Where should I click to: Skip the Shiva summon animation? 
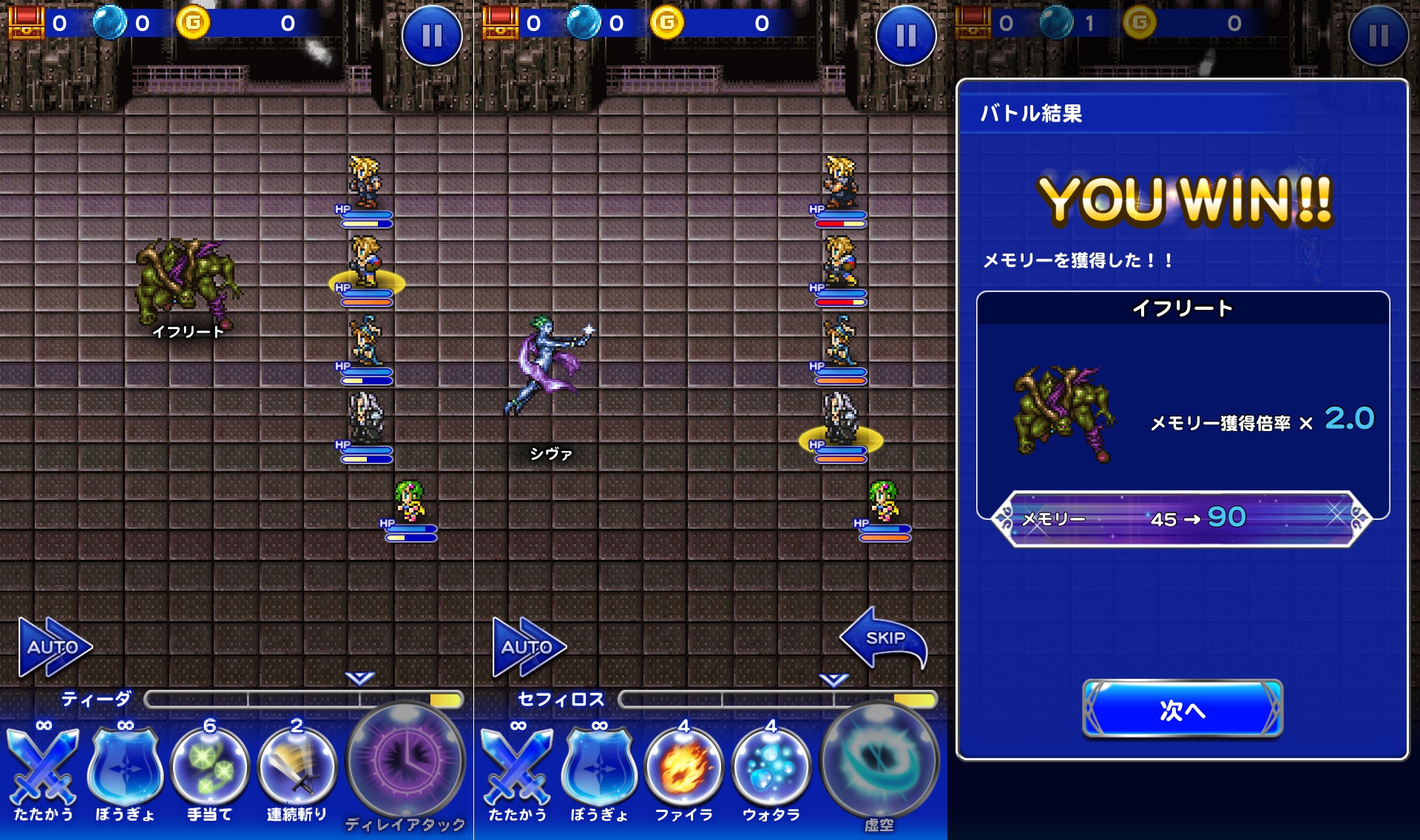tap(883, 638)
